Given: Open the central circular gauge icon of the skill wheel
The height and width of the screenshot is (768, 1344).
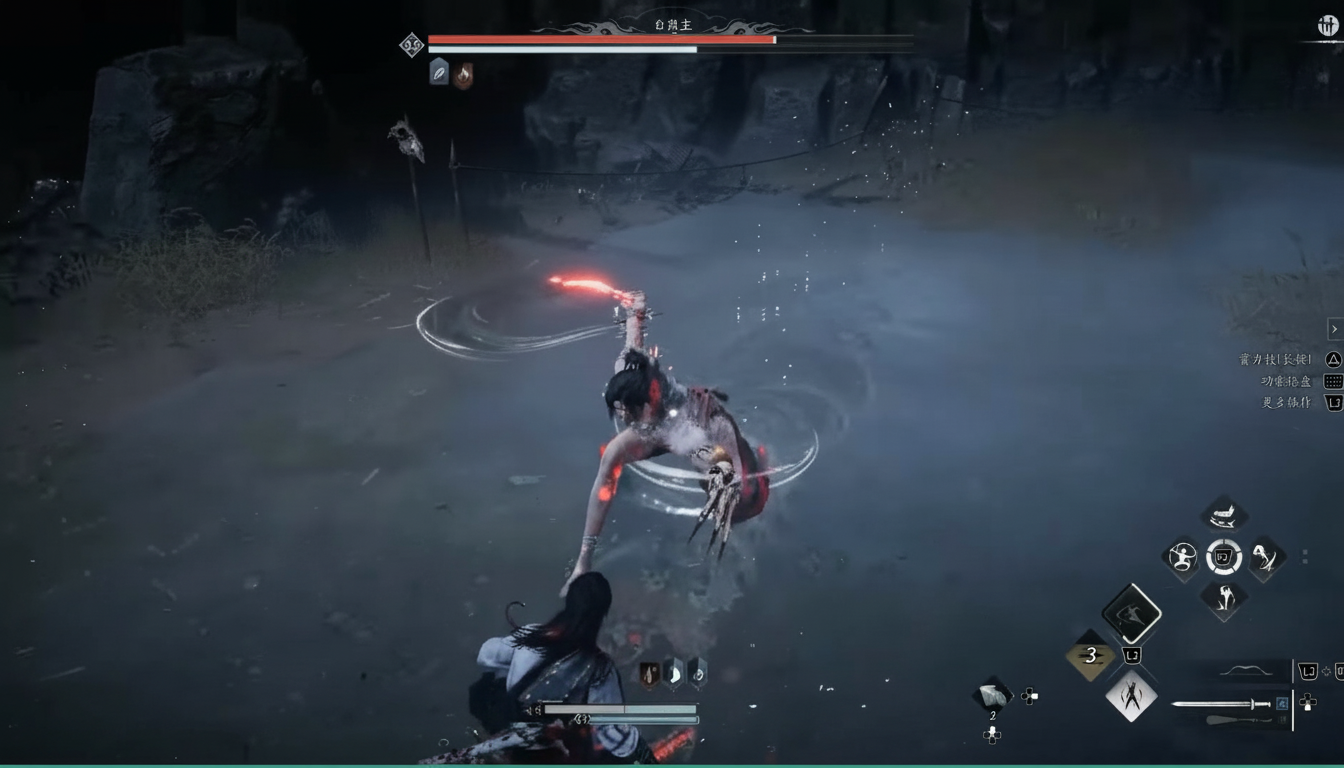Looking at the screenshot, I should pyautogui.click(x=1224, y=557).
